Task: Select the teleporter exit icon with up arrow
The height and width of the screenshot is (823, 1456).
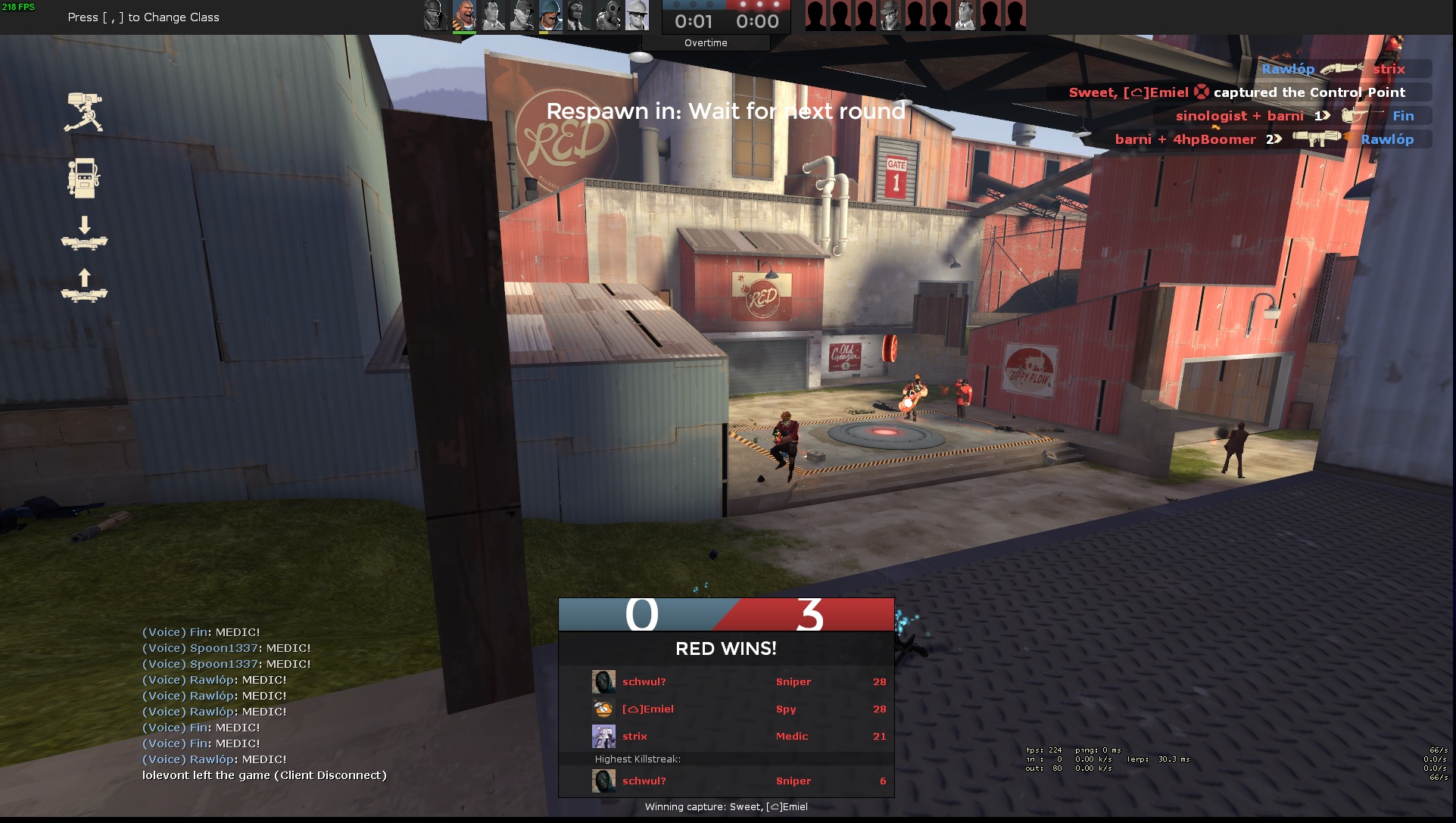Action: (84, 286)
